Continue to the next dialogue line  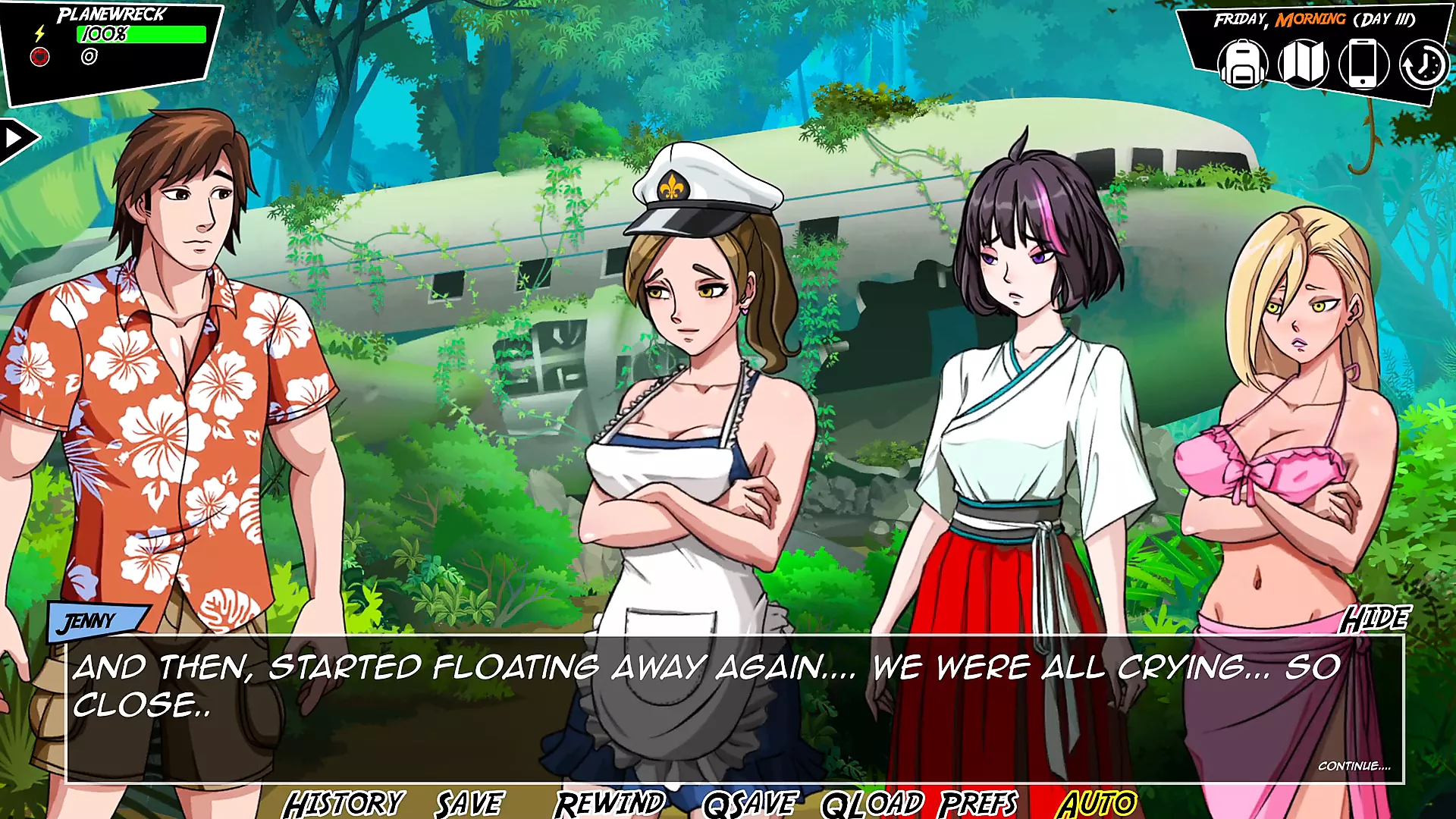point(1354,766)
